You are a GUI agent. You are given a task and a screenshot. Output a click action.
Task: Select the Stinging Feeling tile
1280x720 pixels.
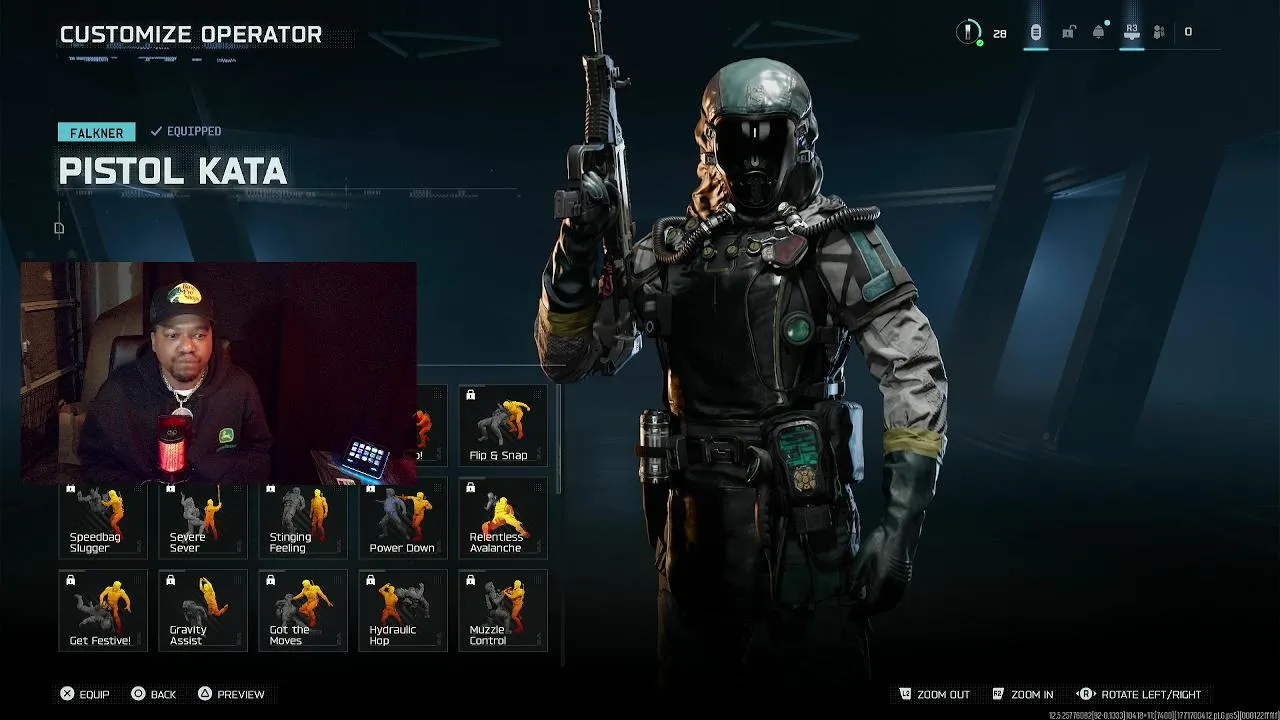pos(302,519)
